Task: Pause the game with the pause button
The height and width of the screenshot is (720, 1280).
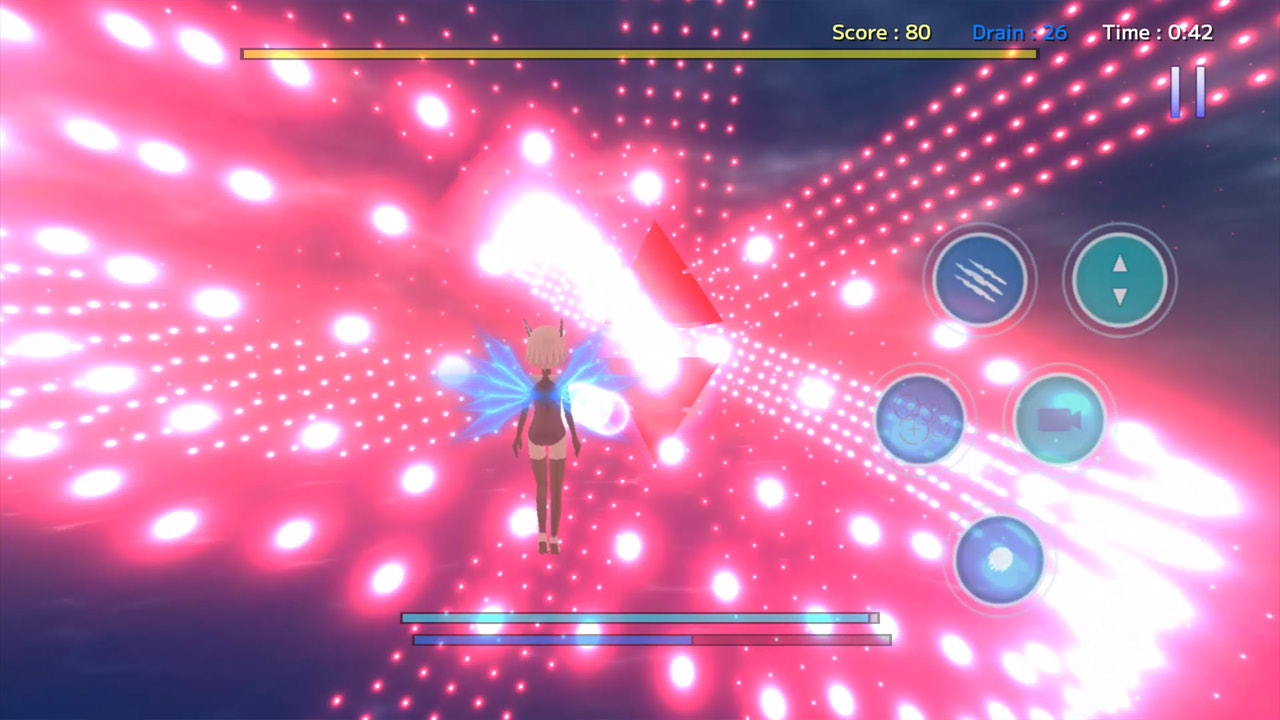Action: coord(1188,92)
